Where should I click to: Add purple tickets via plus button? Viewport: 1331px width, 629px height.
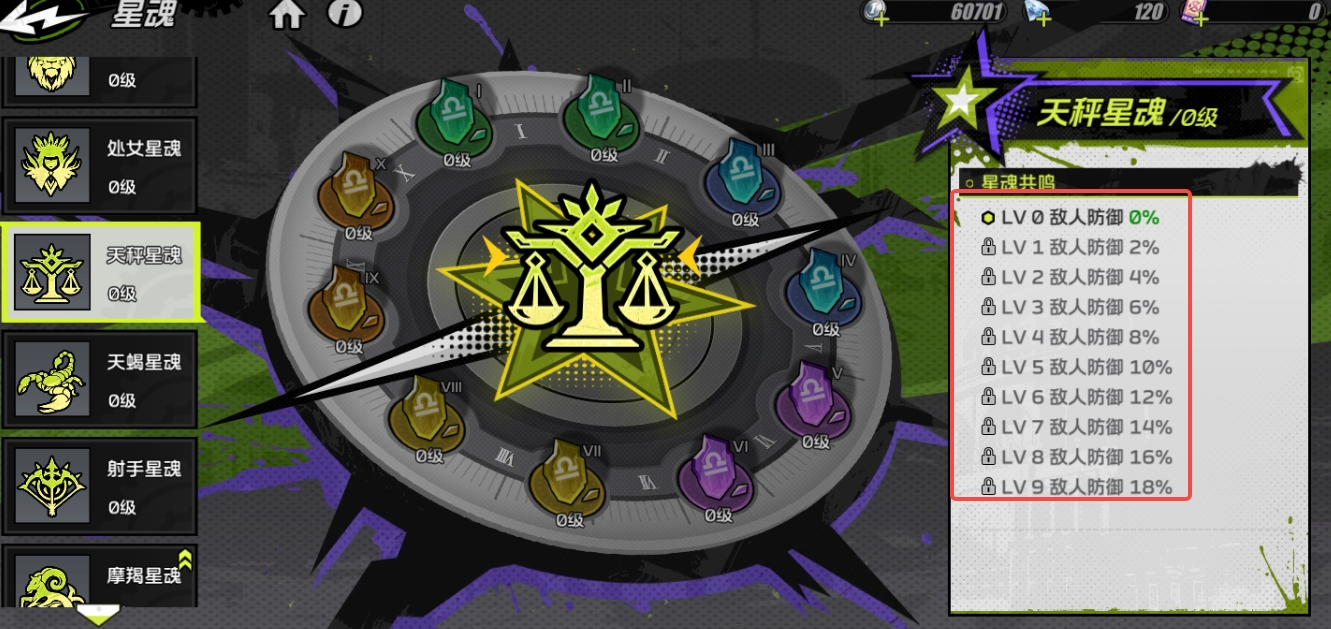point(1200,18)
